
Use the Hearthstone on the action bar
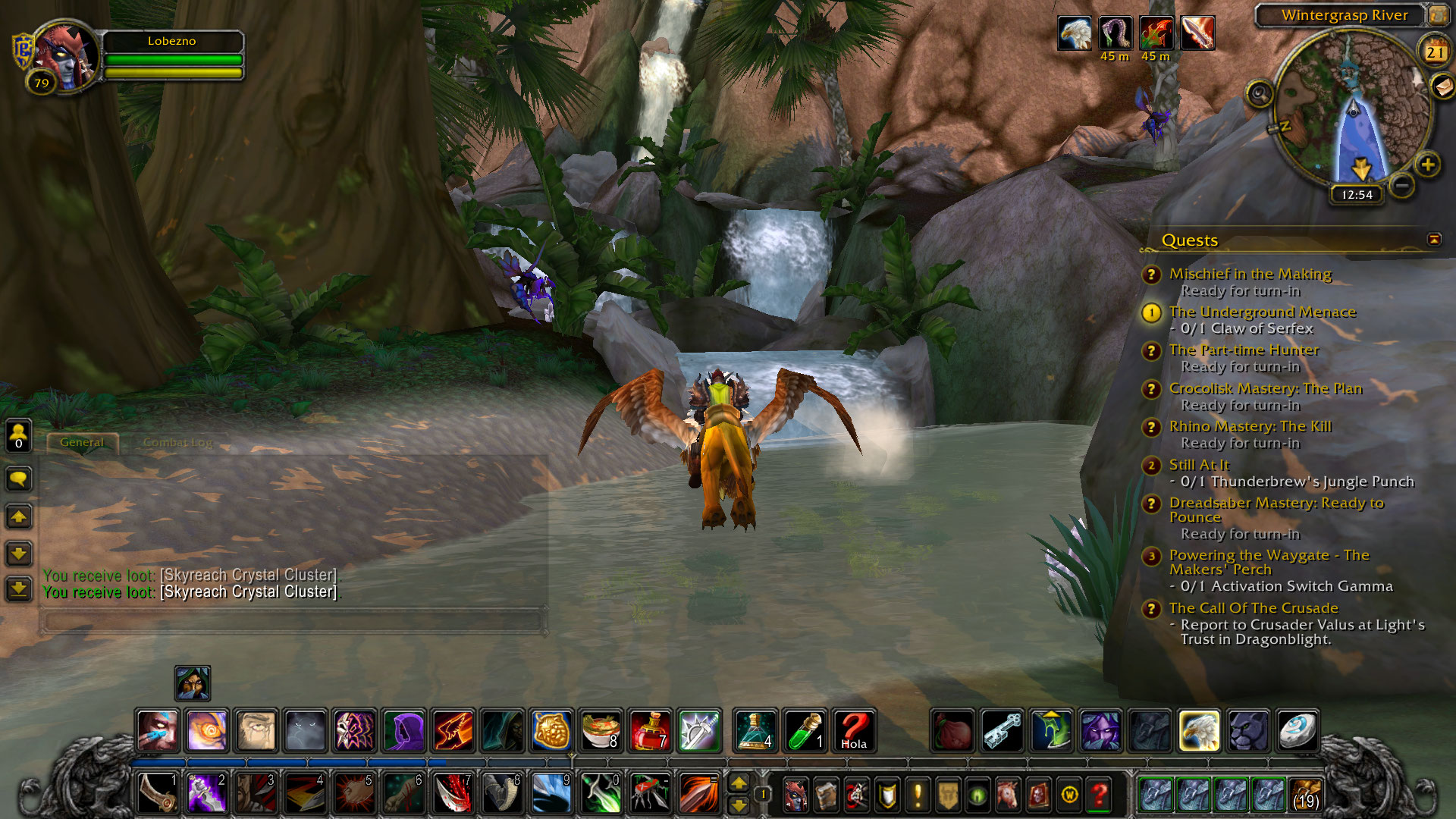[1297, 731]
